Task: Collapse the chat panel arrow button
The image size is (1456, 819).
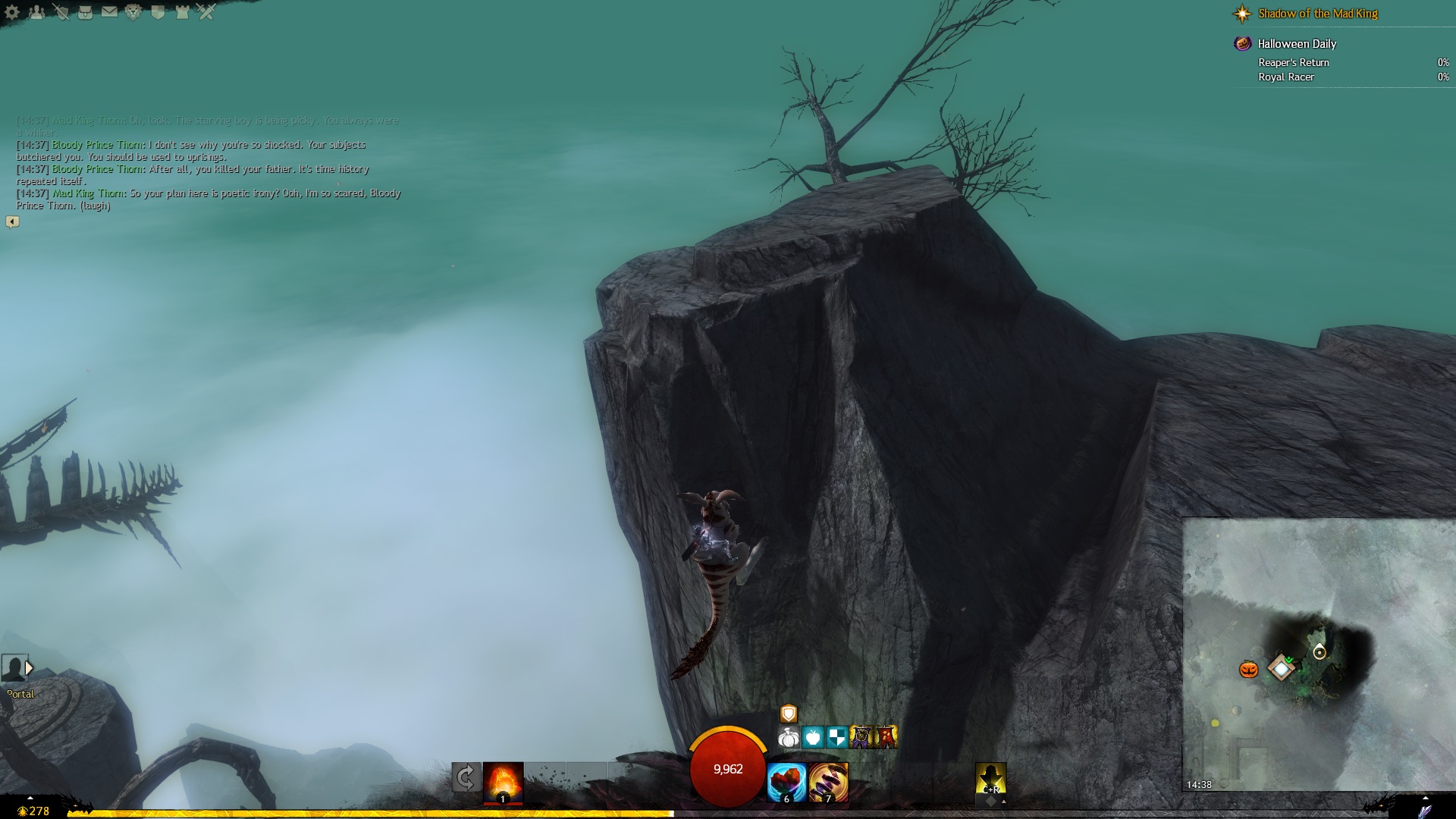Action: [12, 221]
